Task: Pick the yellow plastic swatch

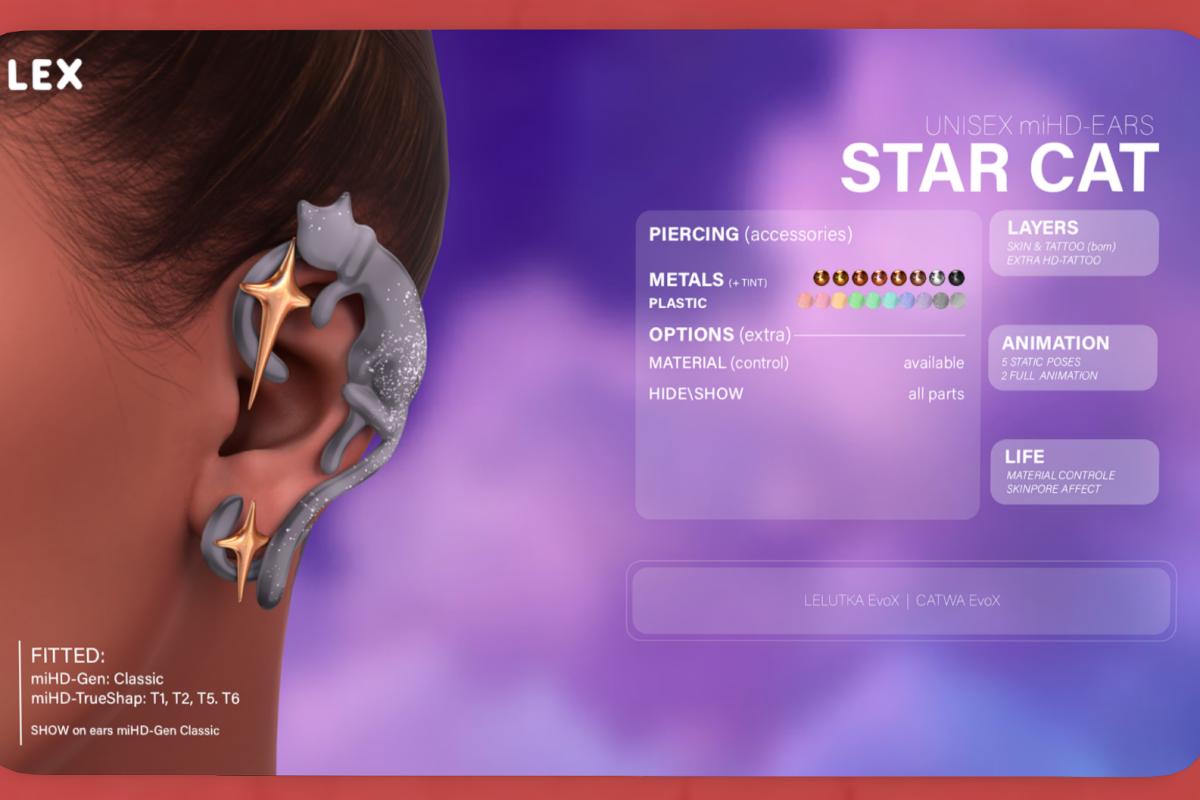Action: pyautogui.click(x=838, y=301)
